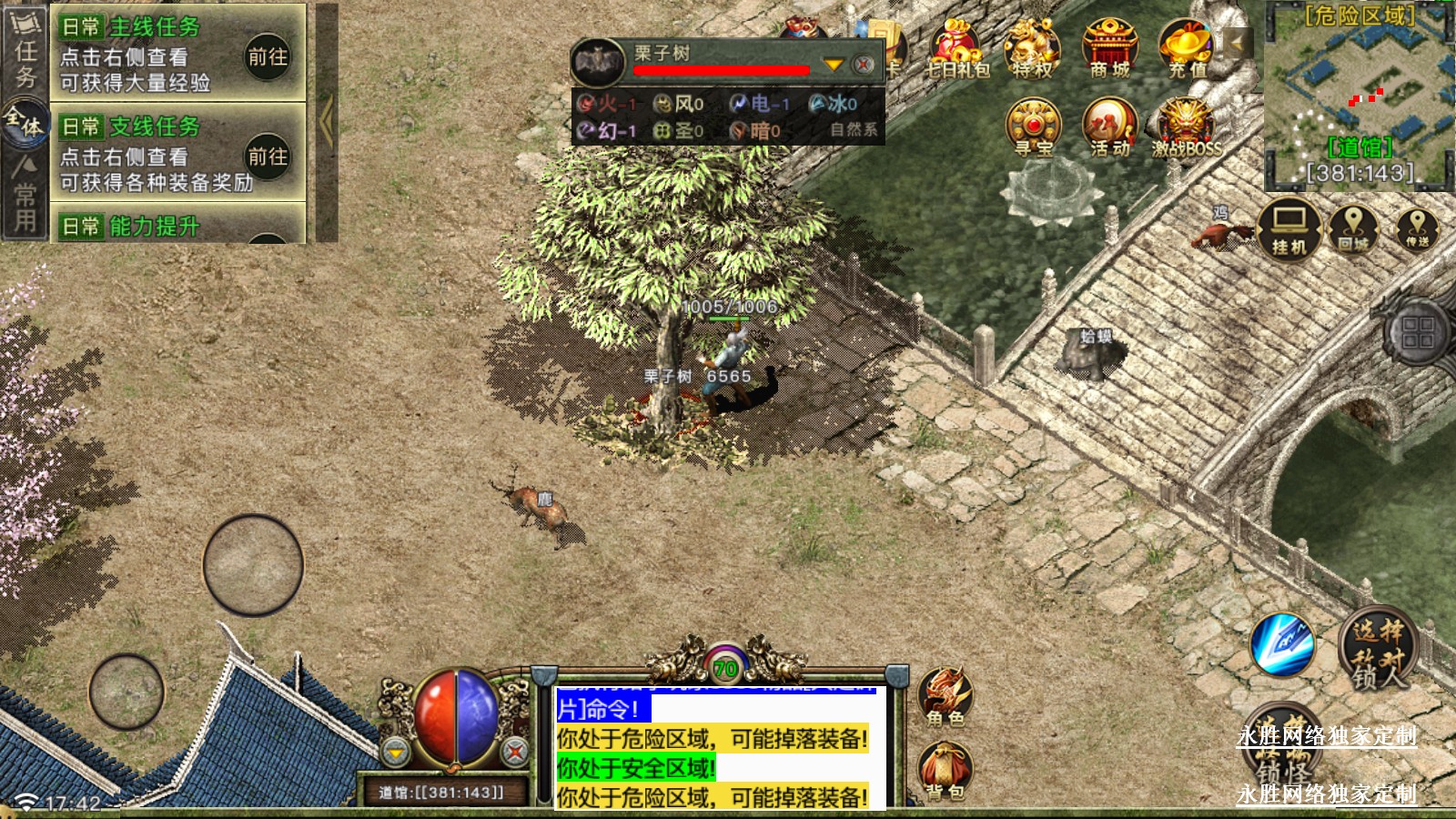Open the 角色 character sheet
The height and width of the screenshot is (819, 1456).
coord(945,696)
